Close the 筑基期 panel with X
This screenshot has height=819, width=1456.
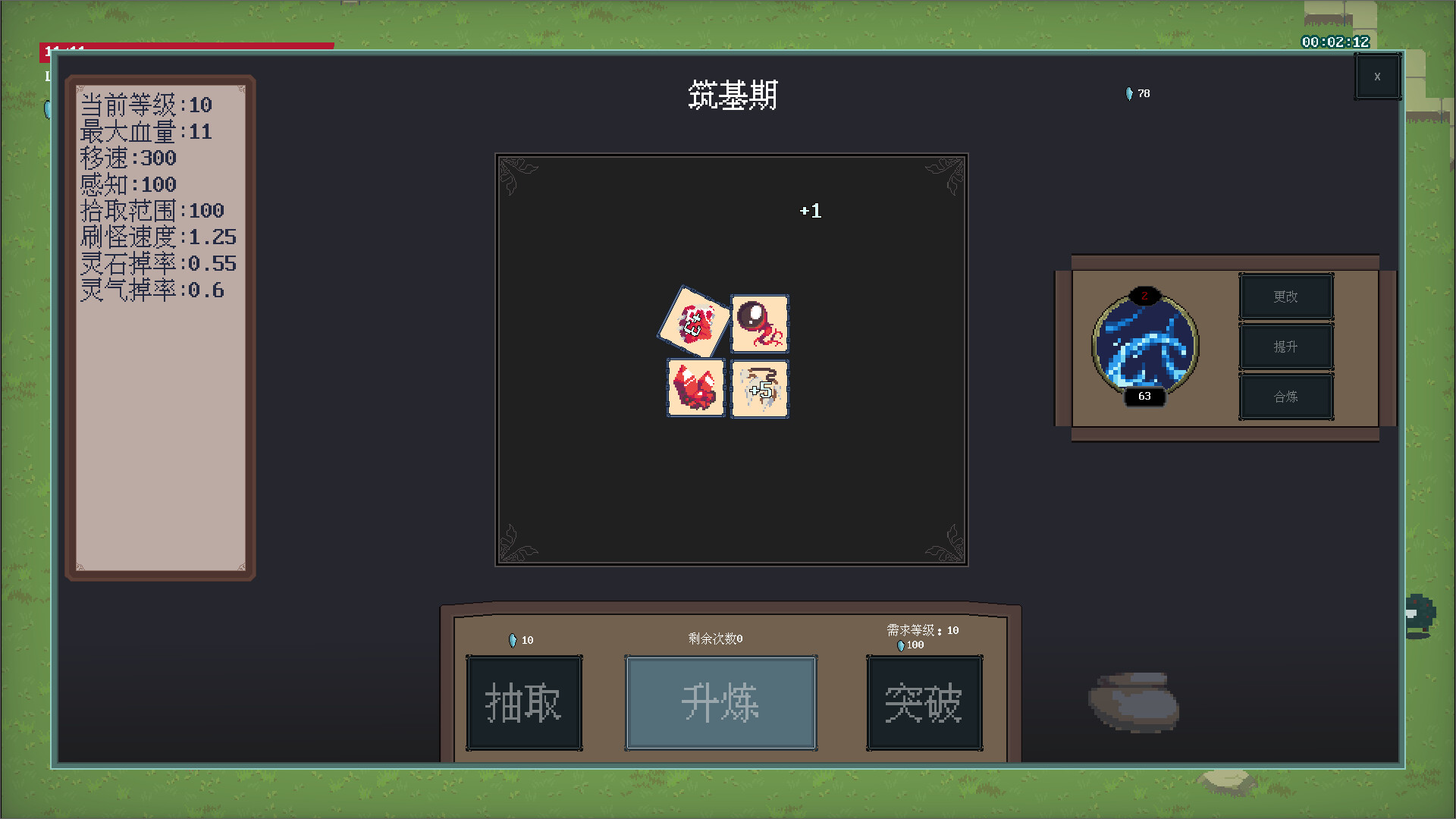point(1378,76)
